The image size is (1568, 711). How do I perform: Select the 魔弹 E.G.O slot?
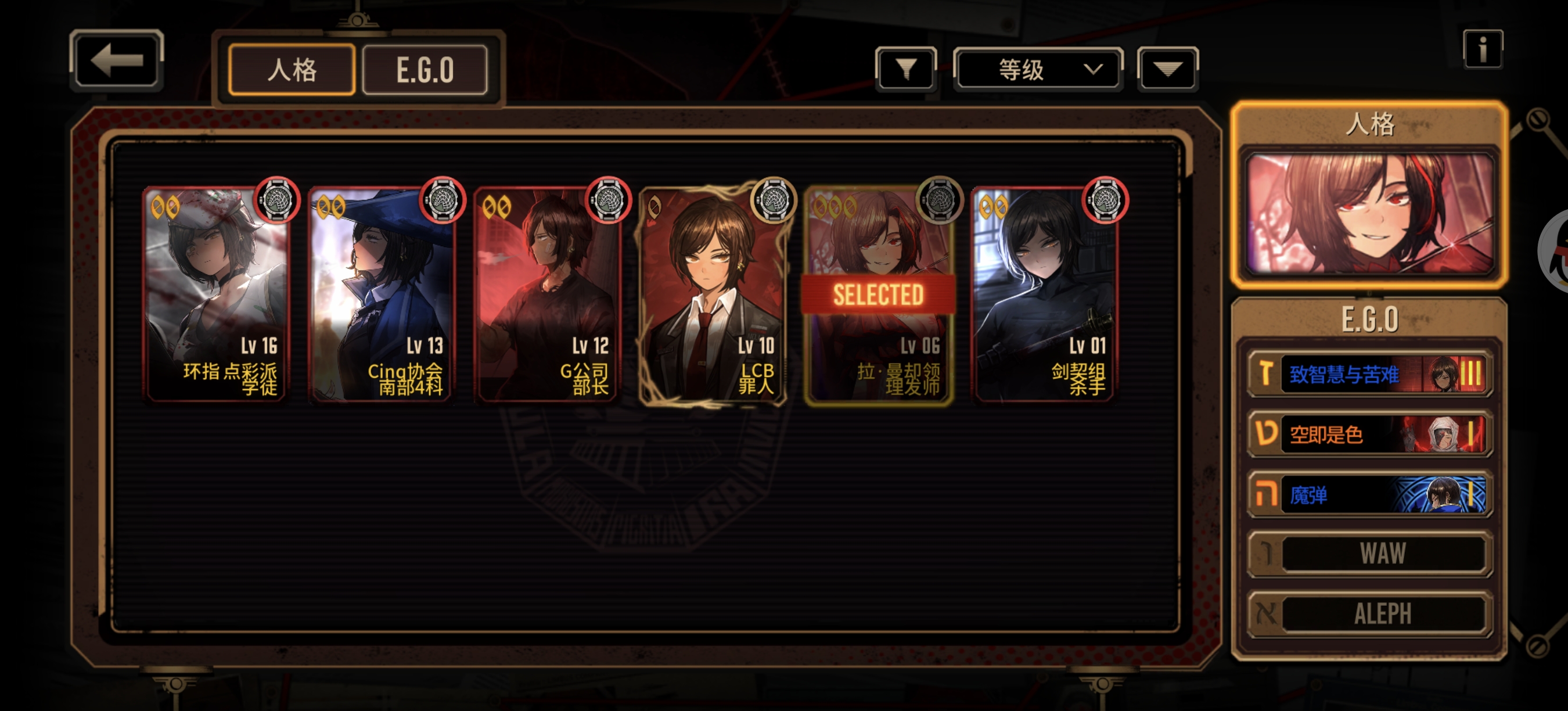point(1369,494)
